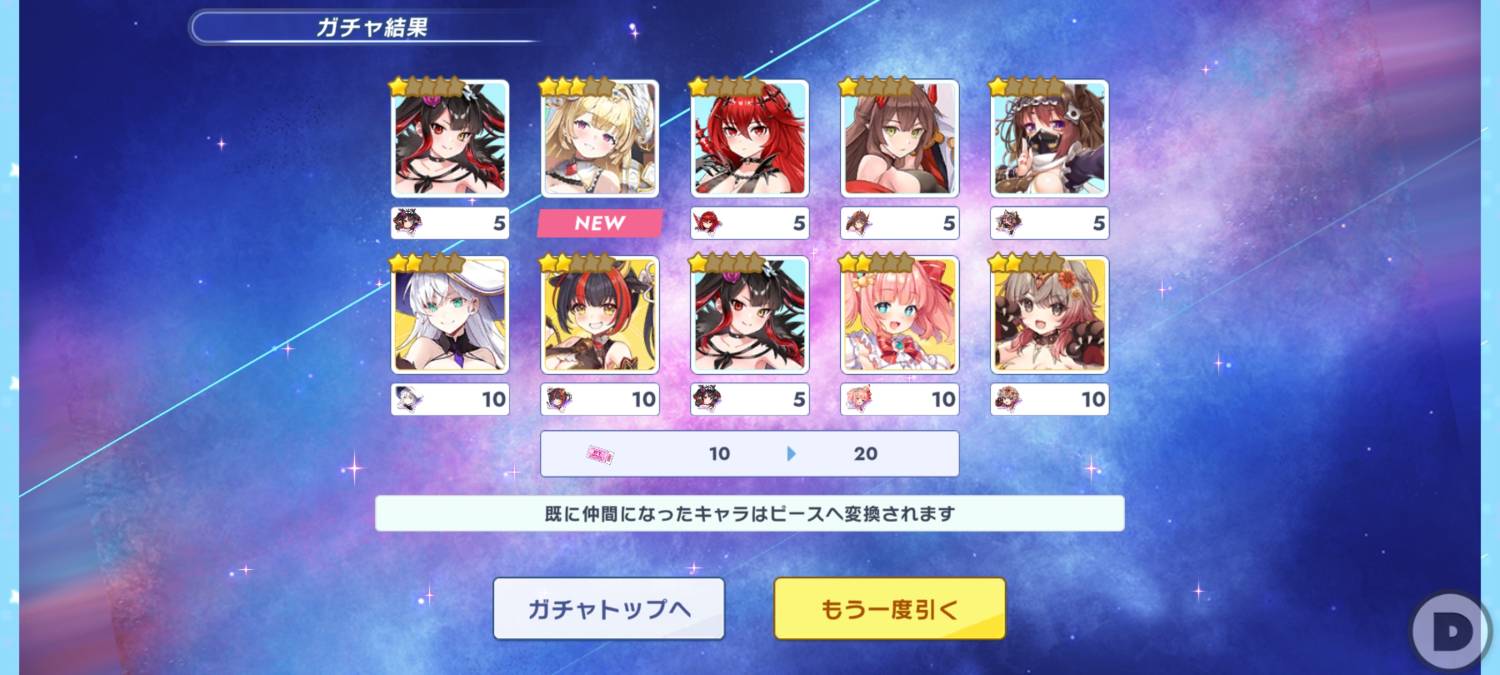This screenshot has height=675, width=1500.
Task: Select the pink-haired character with red bow
Action: point(899,315)
